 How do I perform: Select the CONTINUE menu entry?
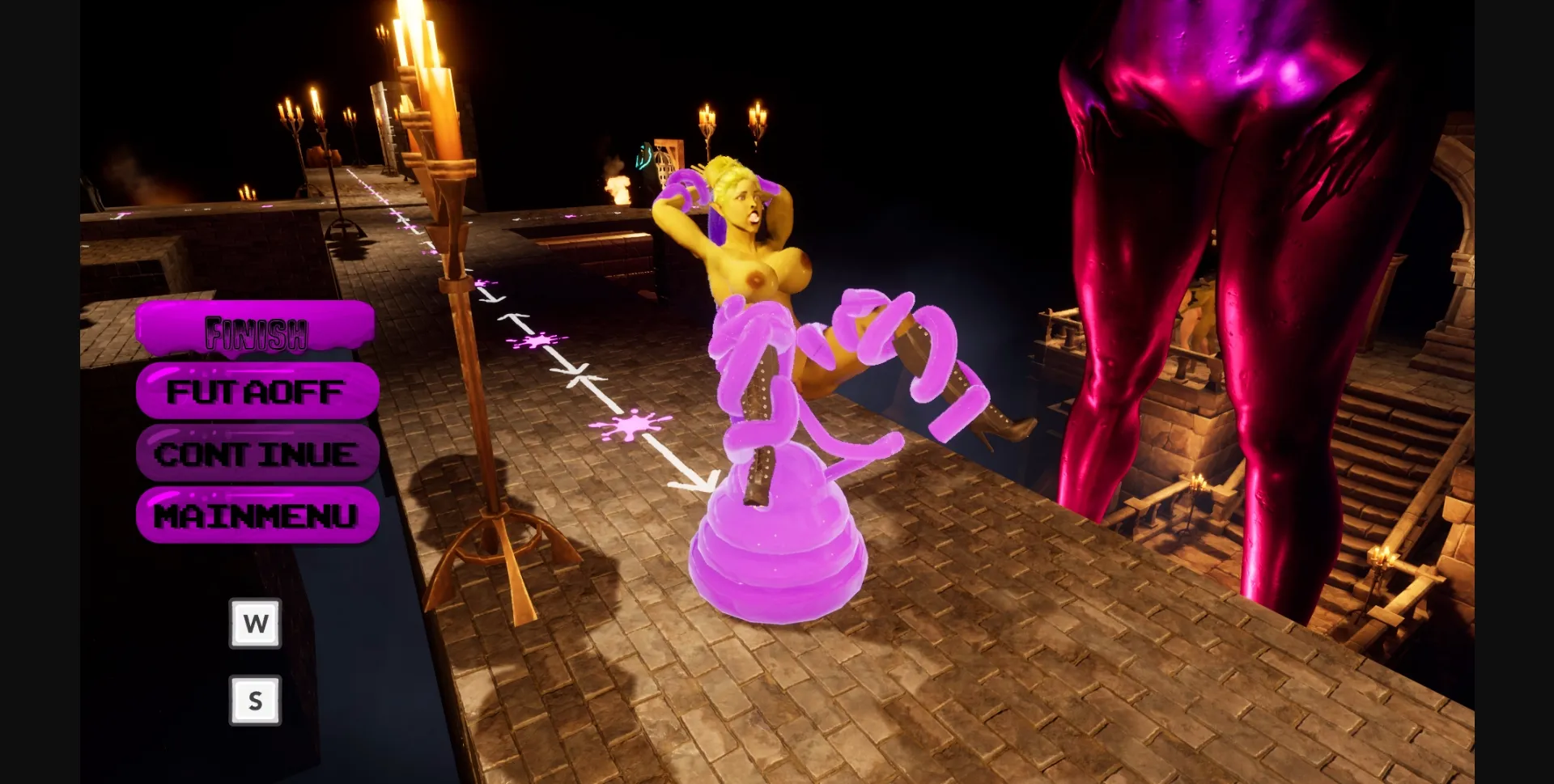pyautogui.click(x=257, y=453)
